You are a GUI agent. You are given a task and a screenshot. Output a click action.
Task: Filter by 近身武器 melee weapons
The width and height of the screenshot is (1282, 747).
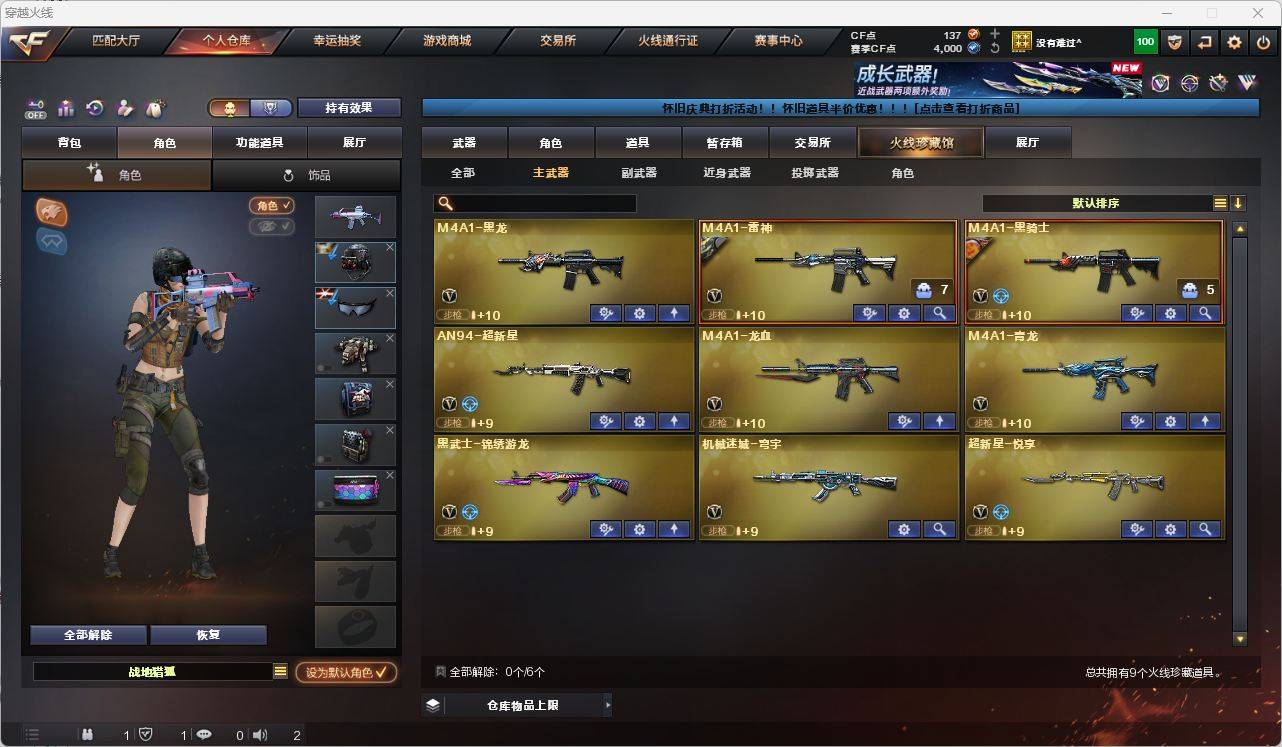727,173
